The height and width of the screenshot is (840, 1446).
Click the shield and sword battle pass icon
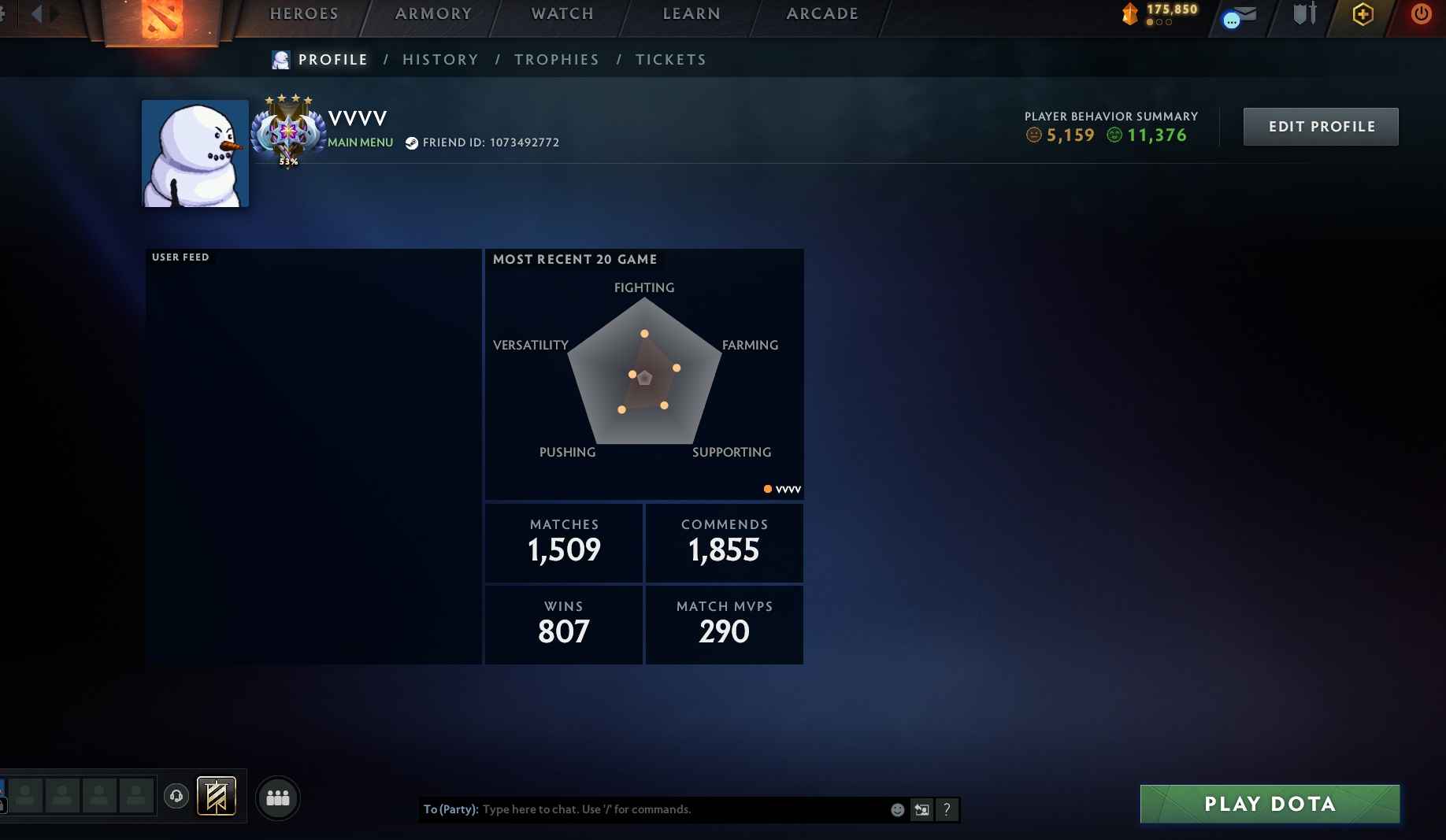pos(1304,13)
